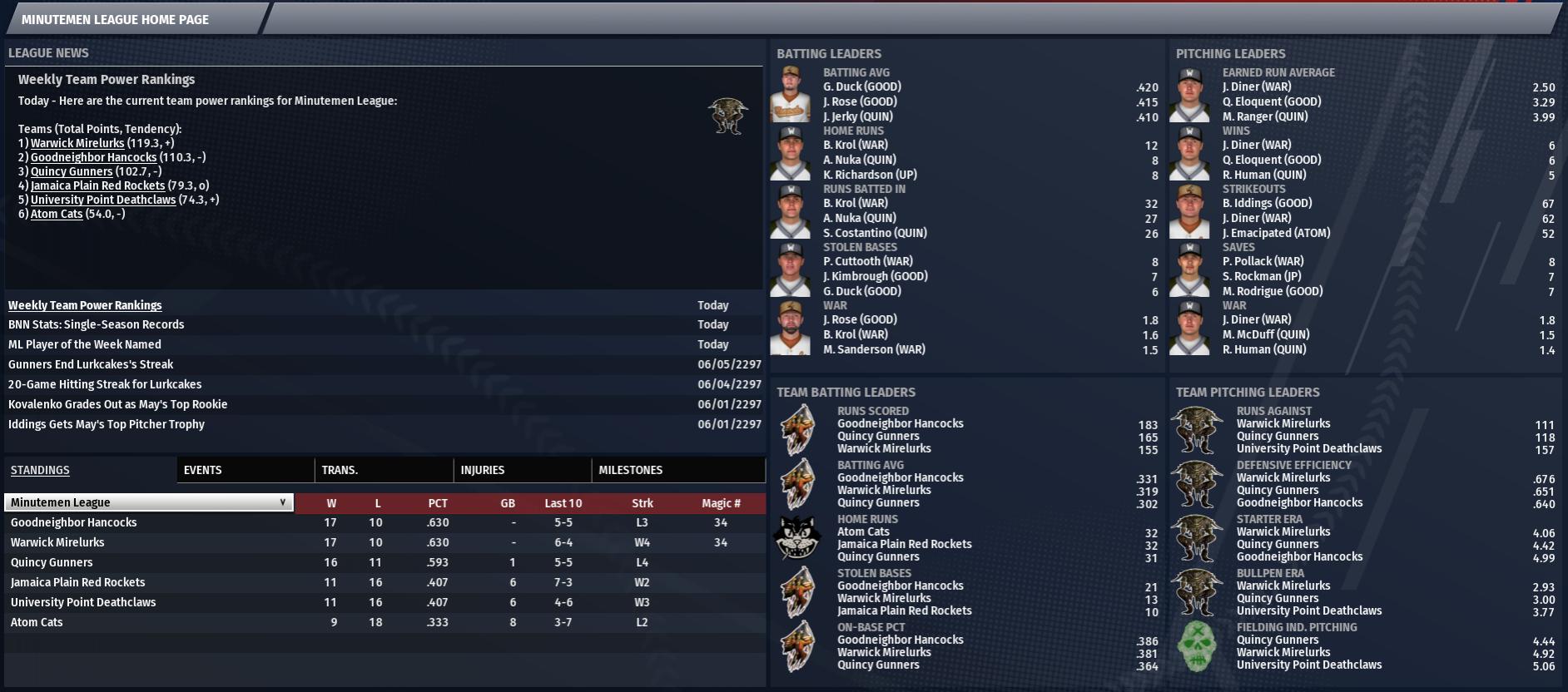Image resolution: width=1568 pixels, height=692 pixels.
Task: Select BNN Stats: Single-Season Records news item
Action: pyautogui.click(x=96, y=324)
